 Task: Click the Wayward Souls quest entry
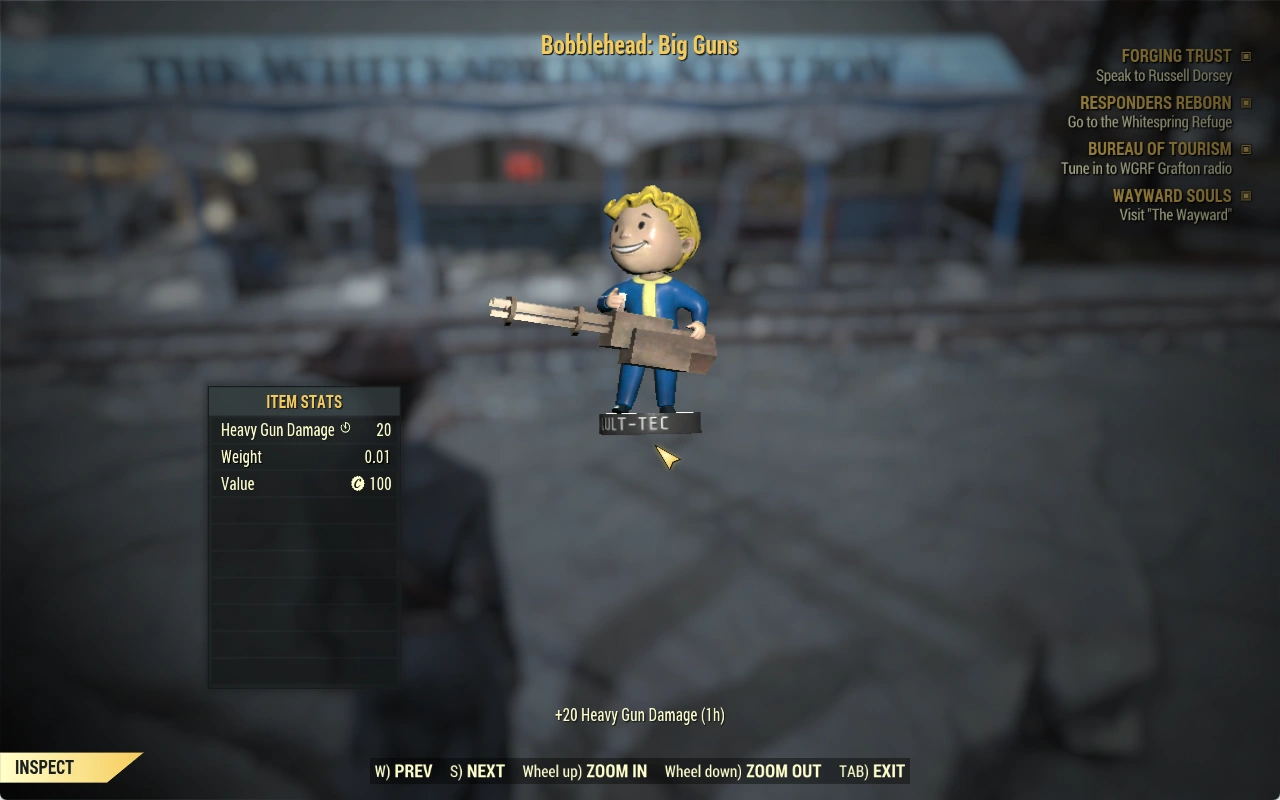(x=1172, y=196)
